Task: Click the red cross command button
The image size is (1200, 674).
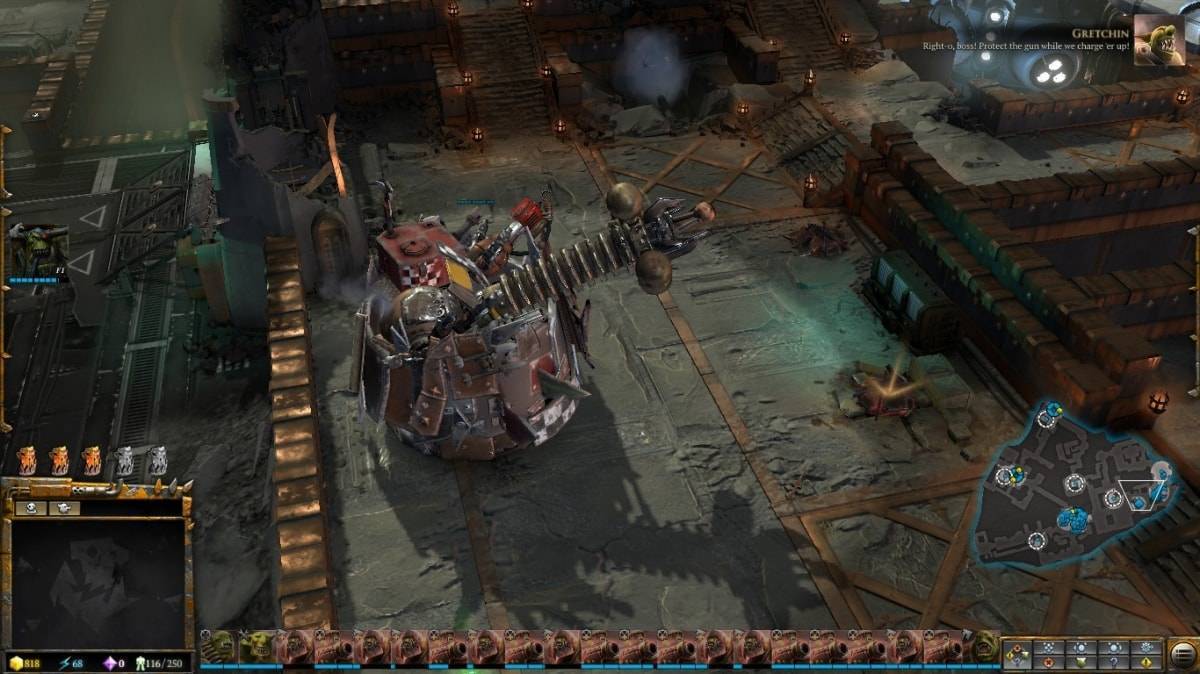Action: [x=1049, y=662]
